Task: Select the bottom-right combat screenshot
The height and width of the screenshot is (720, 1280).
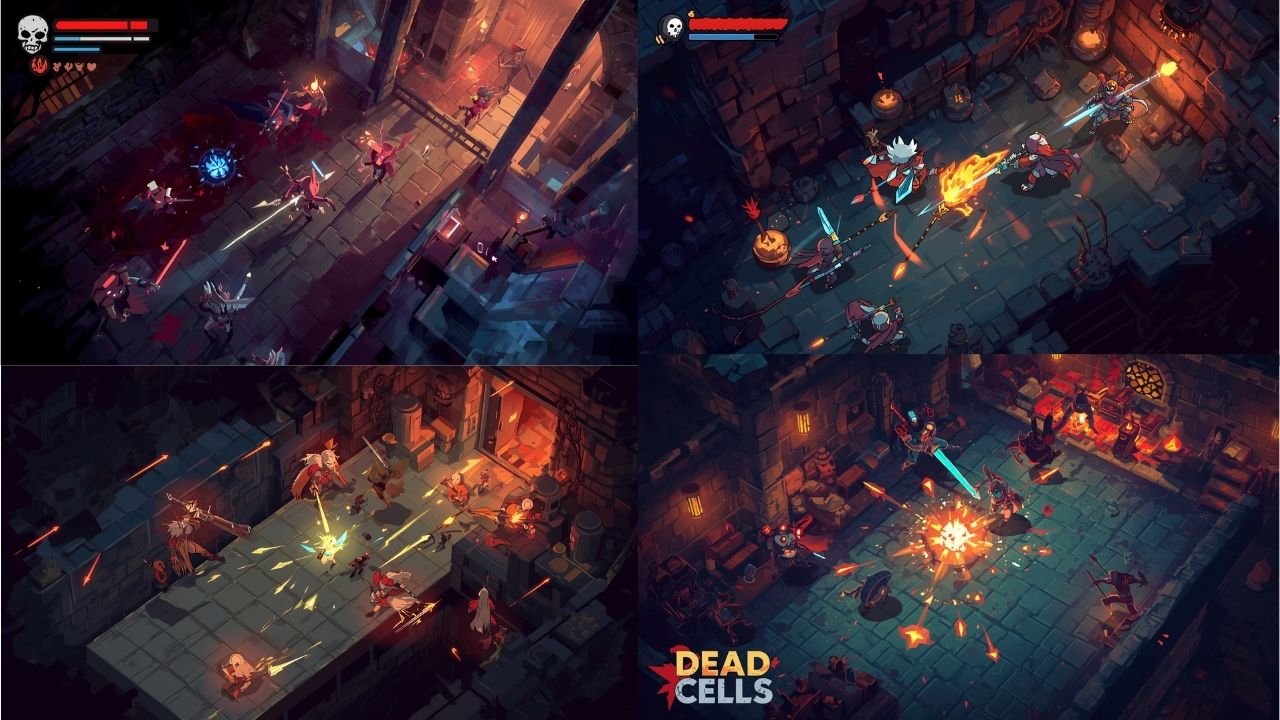Action: pyautogui.click(x=960, y=540)
